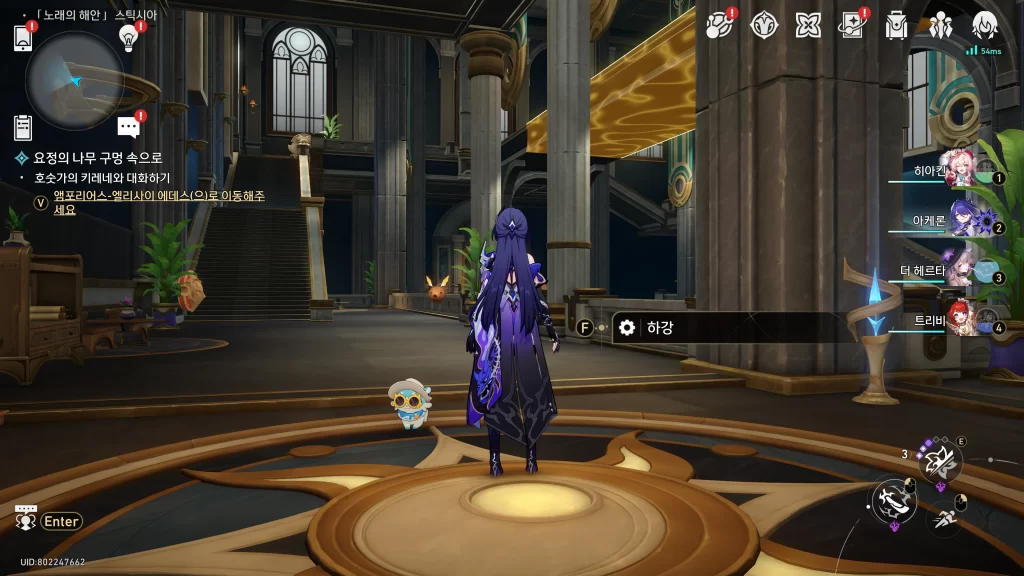This screenshot has width=1024, height=576.
Task: Open the backpack inventory icon
Action: click(x=896, y=25)
